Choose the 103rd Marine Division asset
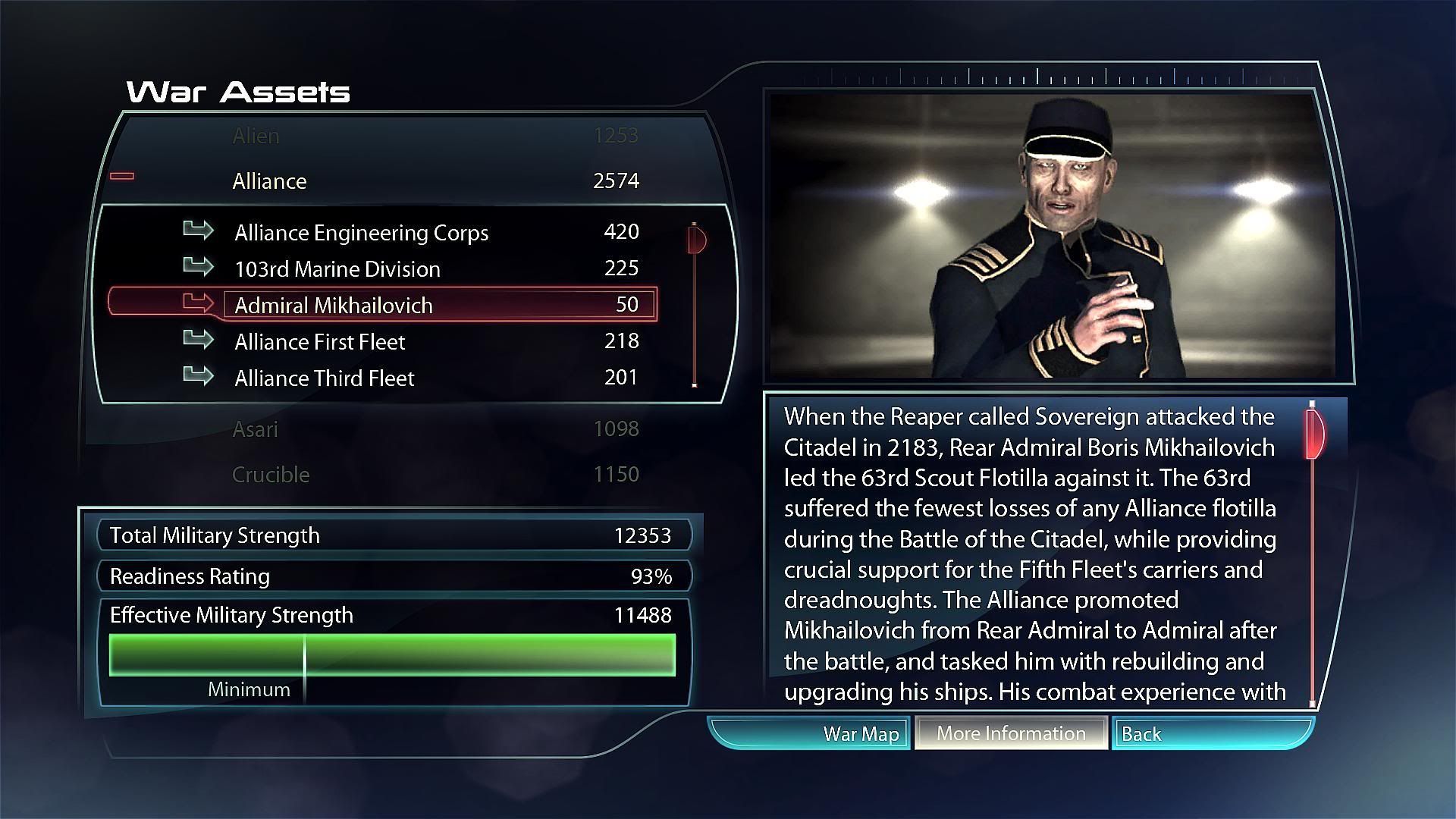1456x819 pixels. [337, 268]
